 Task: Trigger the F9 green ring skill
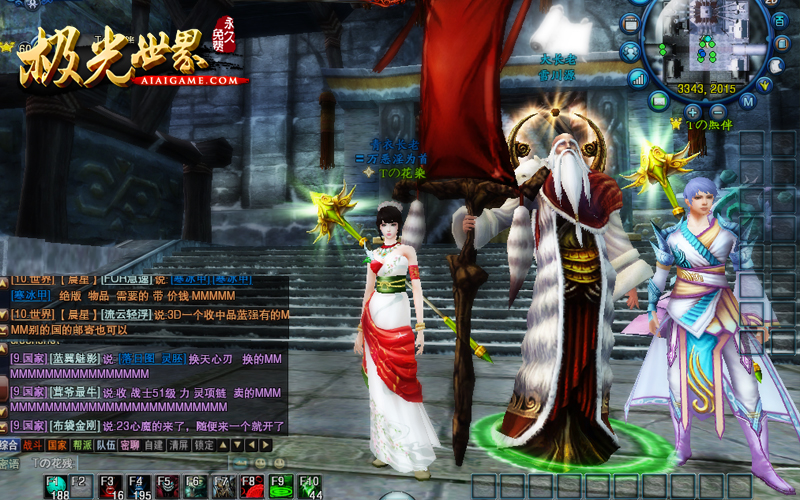click(282, 486)
